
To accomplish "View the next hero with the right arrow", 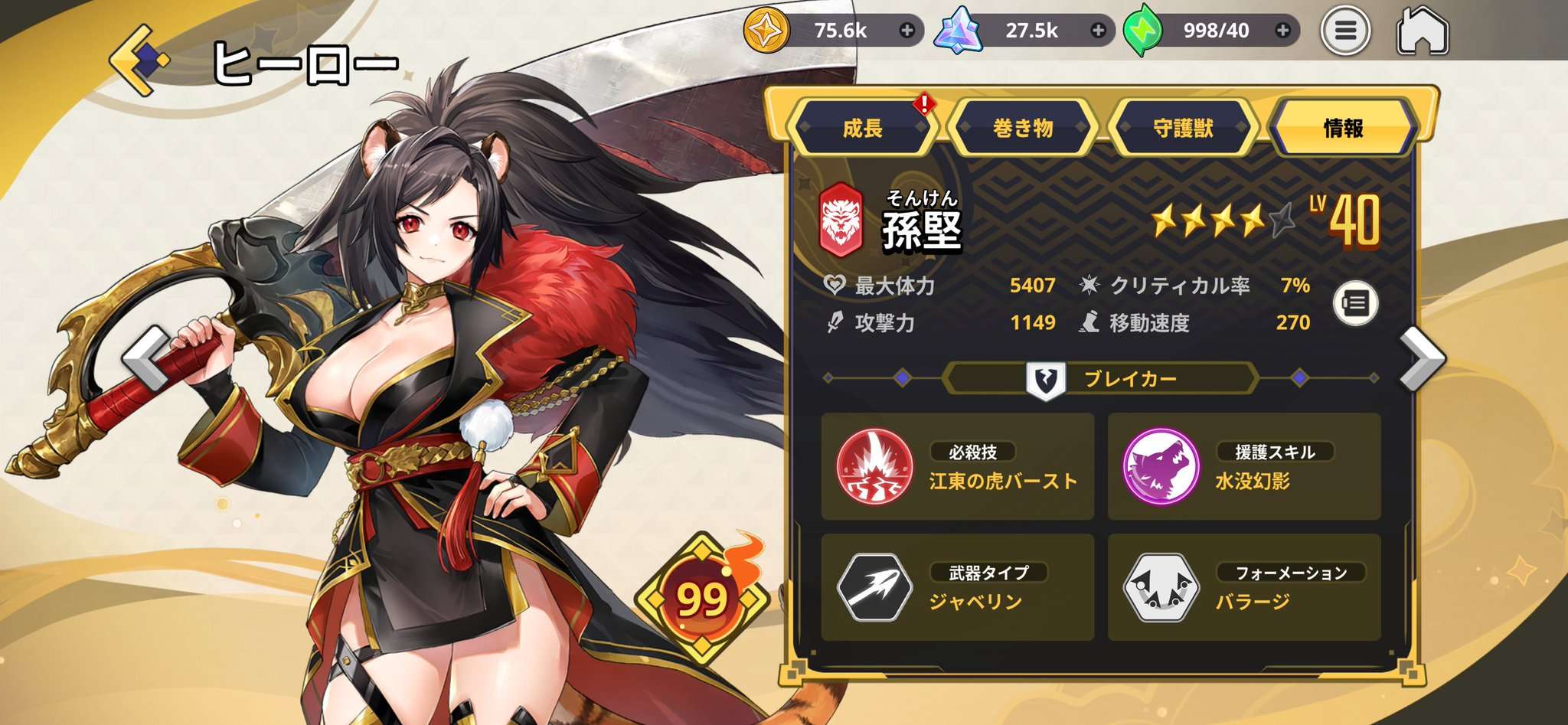I will point(1422,358).
